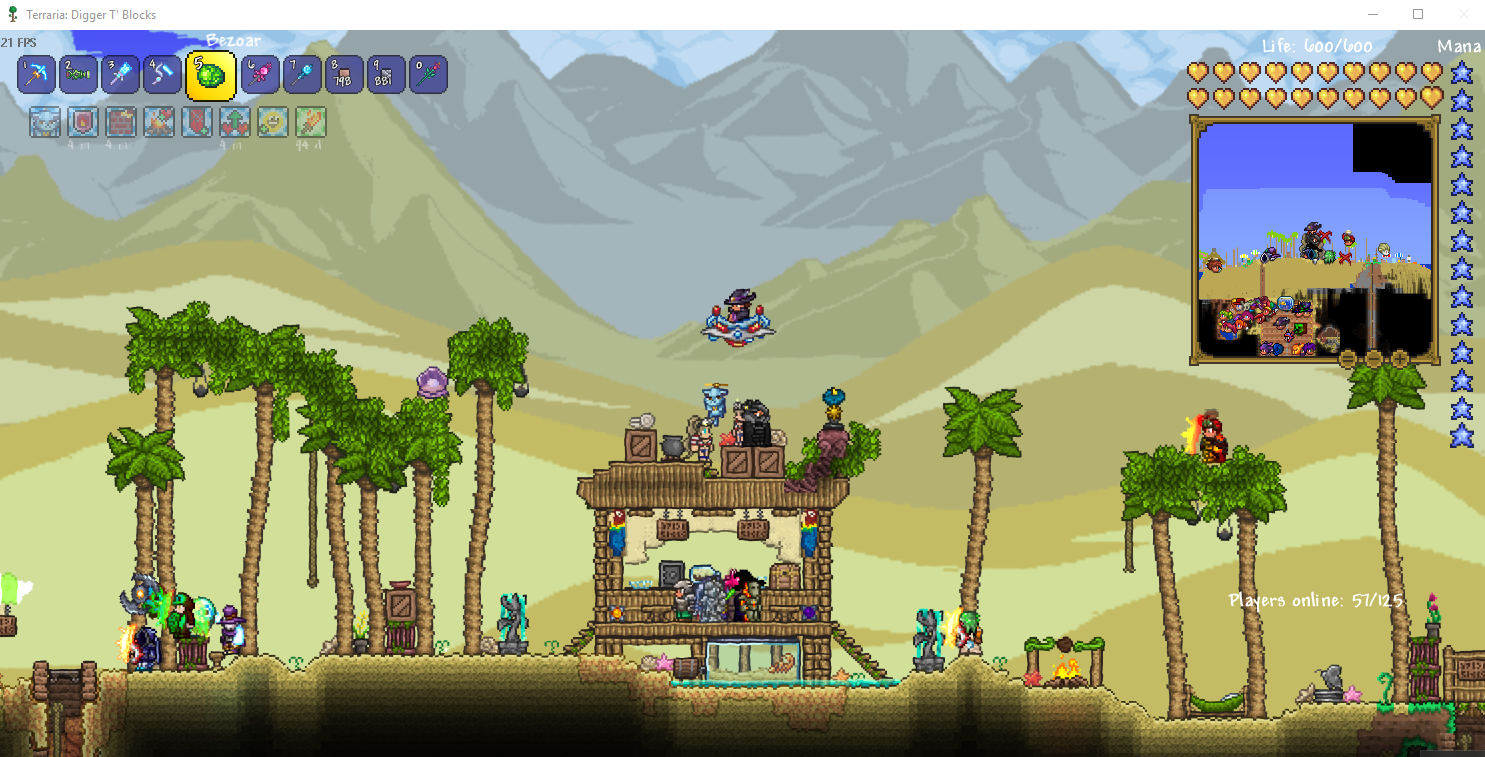Select the blue tool in hotbar slot 4

click(162, 75)
